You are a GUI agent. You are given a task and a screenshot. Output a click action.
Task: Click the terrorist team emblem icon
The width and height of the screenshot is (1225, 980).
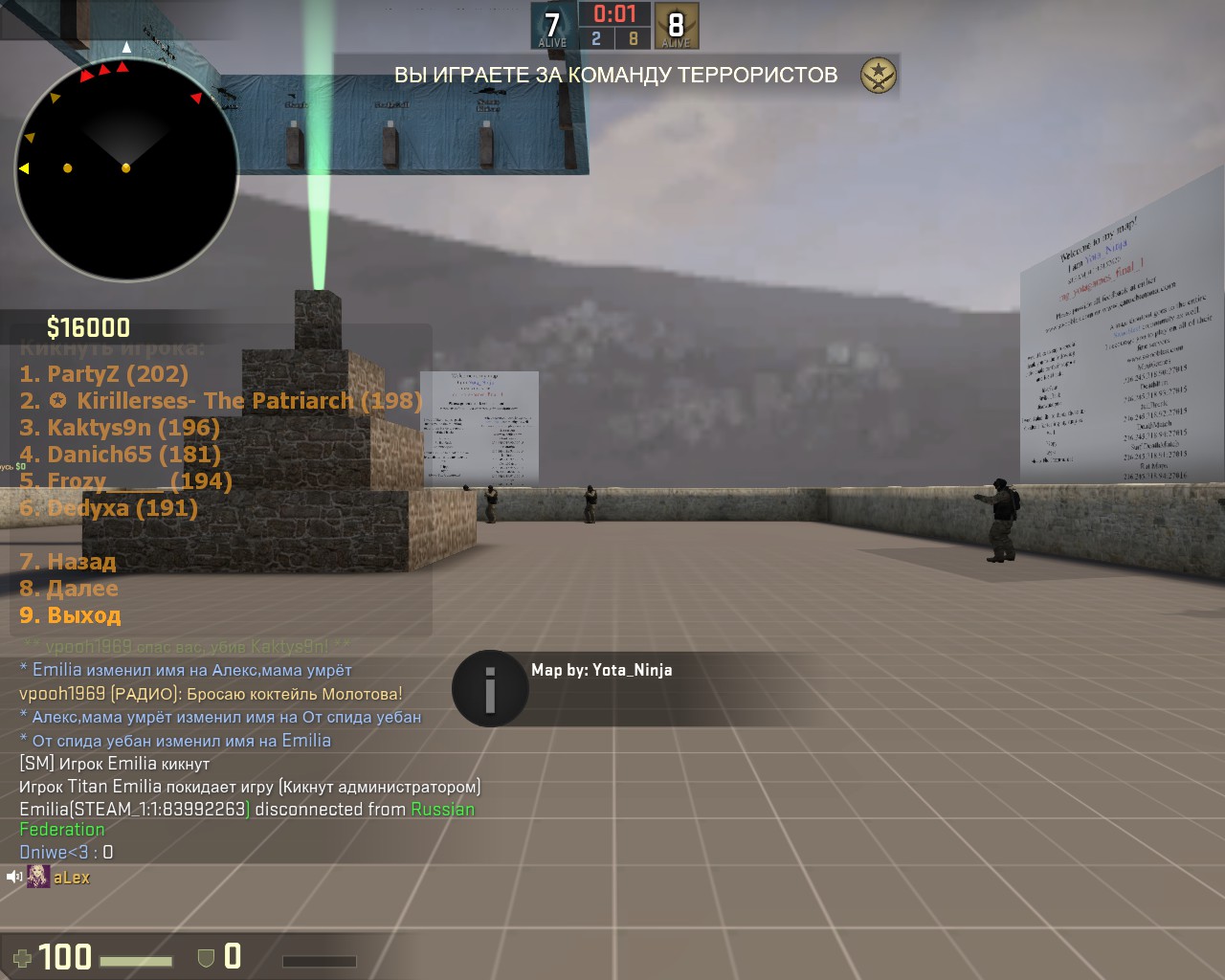878,75
